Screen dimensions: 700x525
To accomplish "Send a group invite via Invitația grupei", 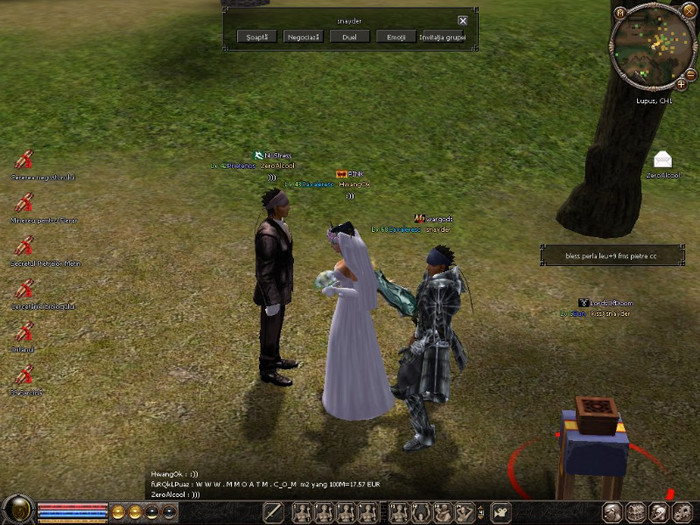I will click(x=442, y=37).
